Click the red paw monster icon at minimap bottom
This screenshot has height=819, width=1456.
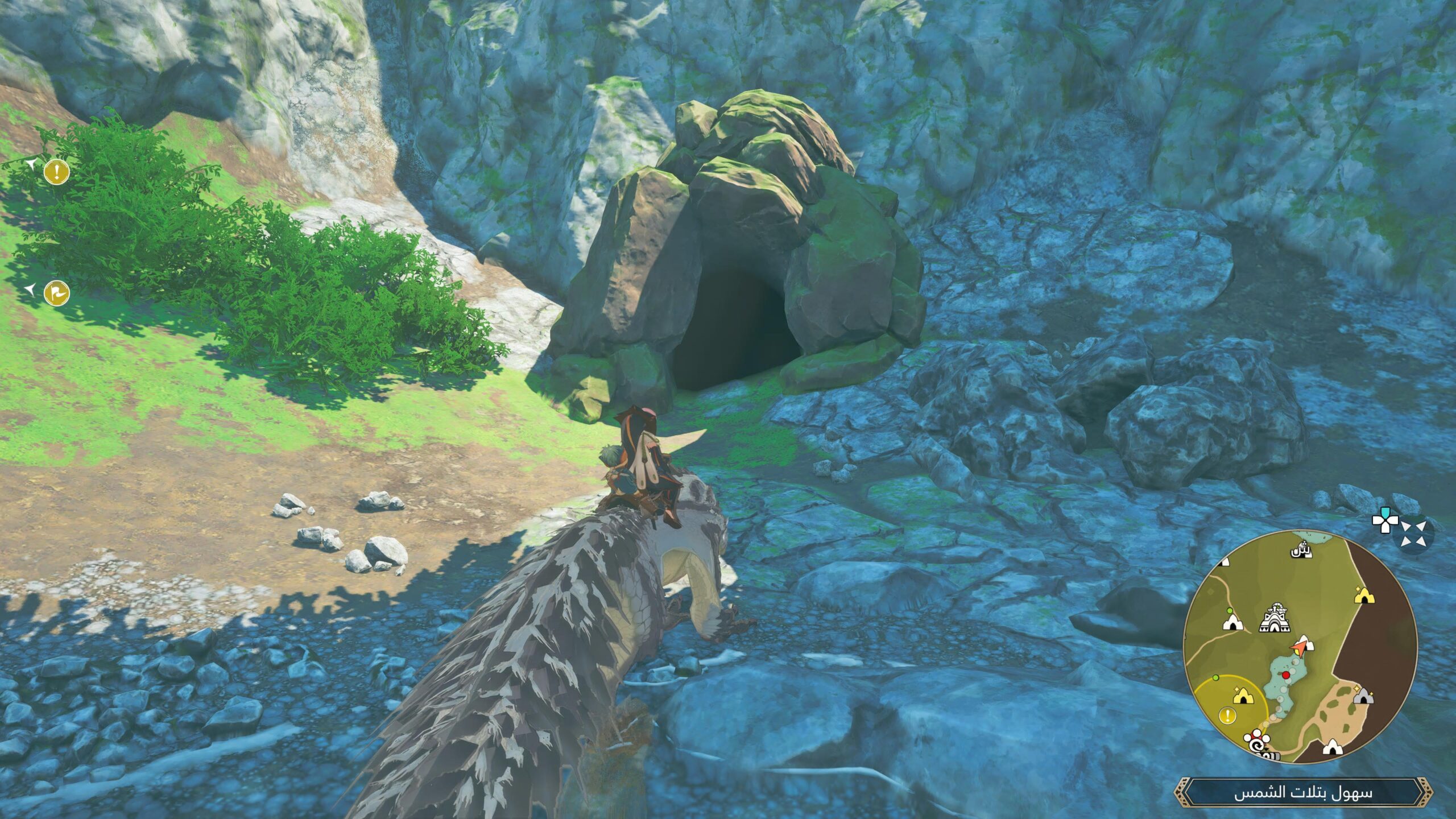point(1256,740)
